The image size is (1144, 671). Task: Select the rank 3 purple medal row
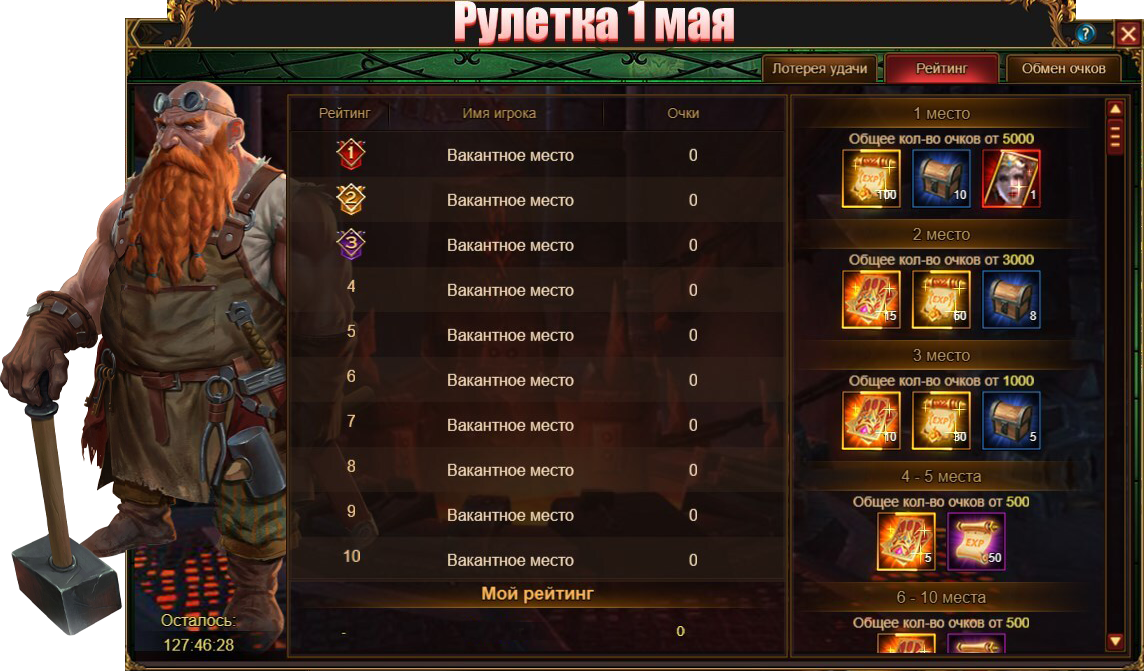(510, 245)
